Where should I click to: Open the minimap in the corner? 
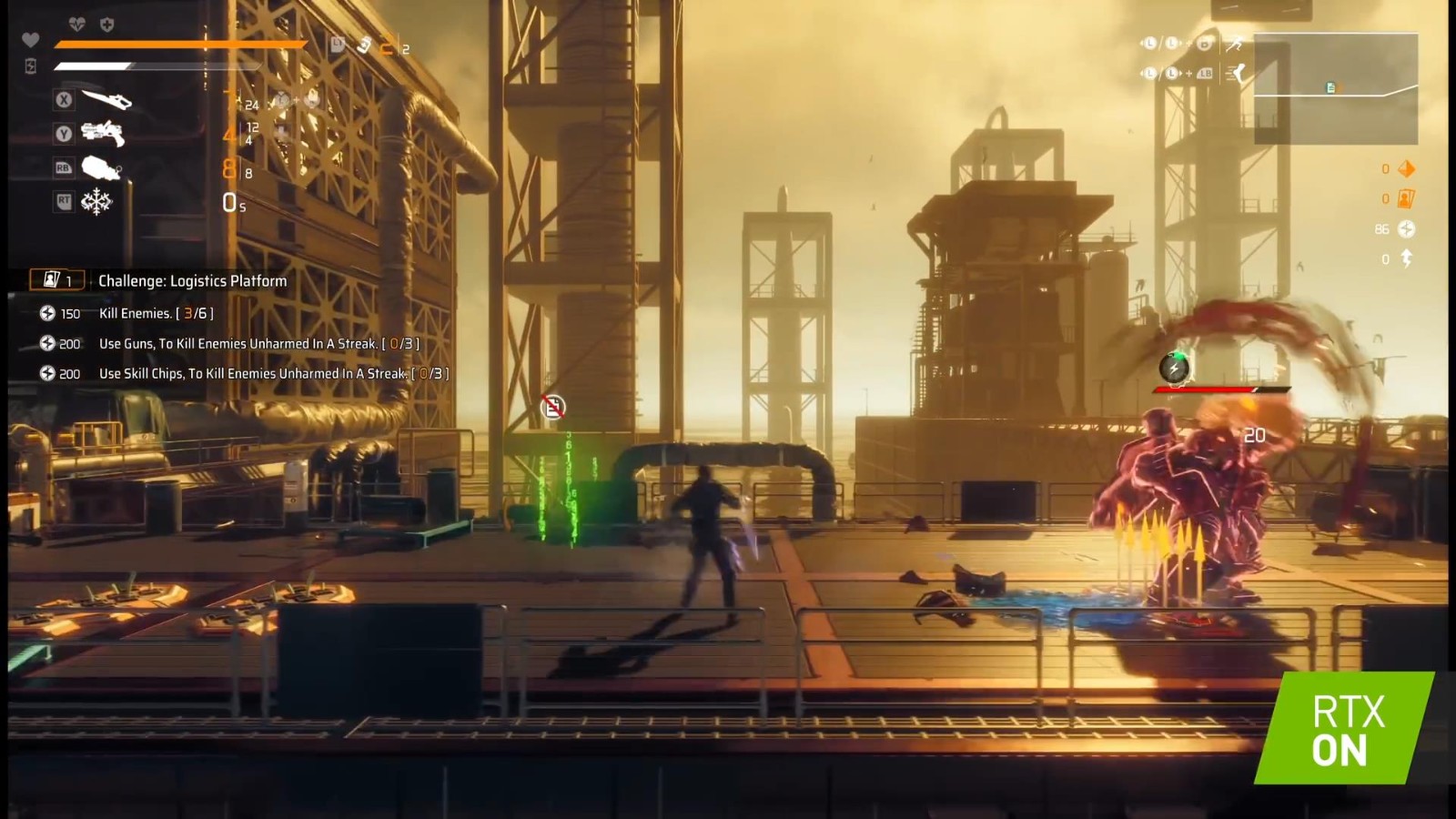pos(1335,88)
